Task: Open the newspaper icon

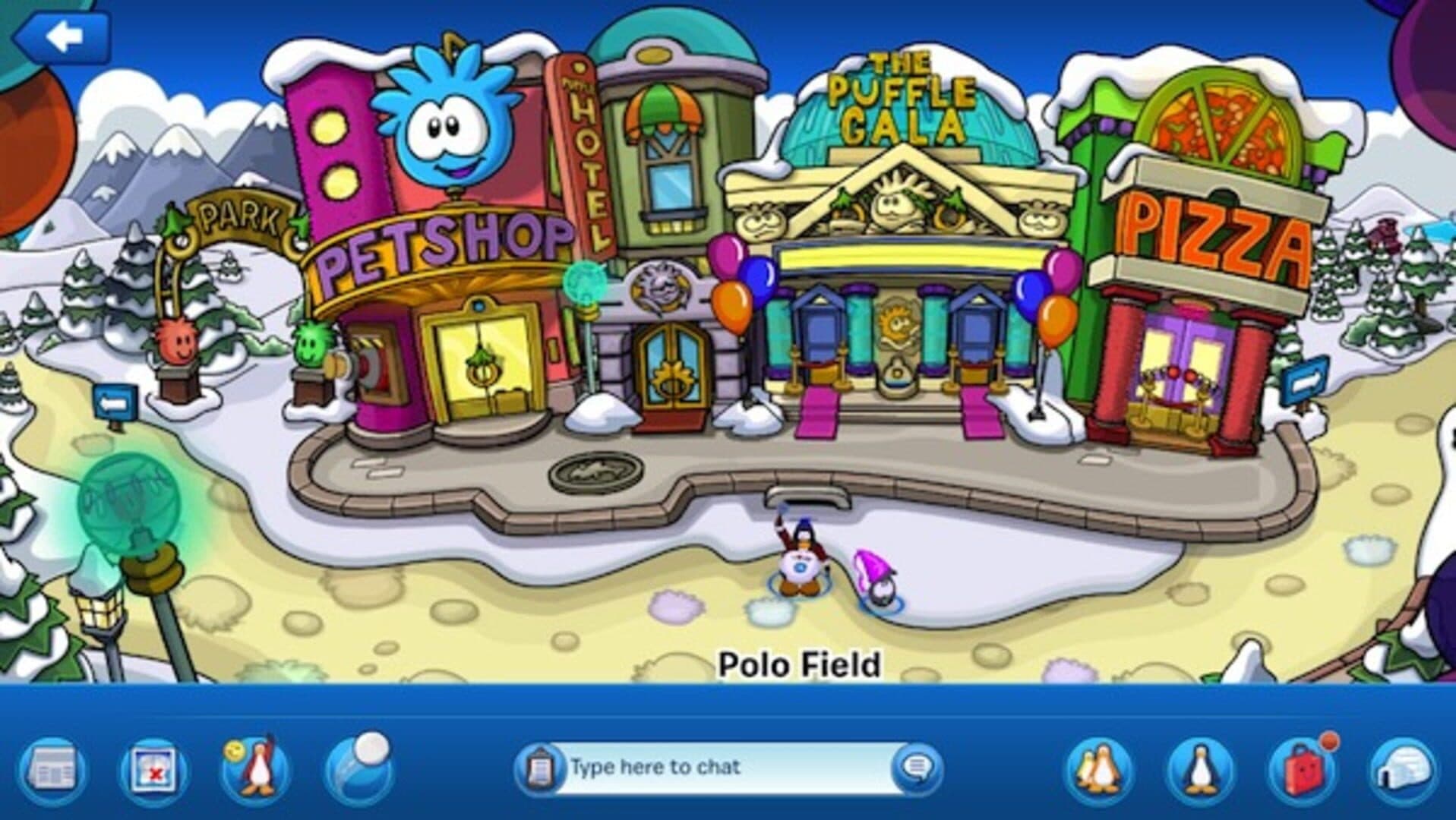Action: coord(52,769)
